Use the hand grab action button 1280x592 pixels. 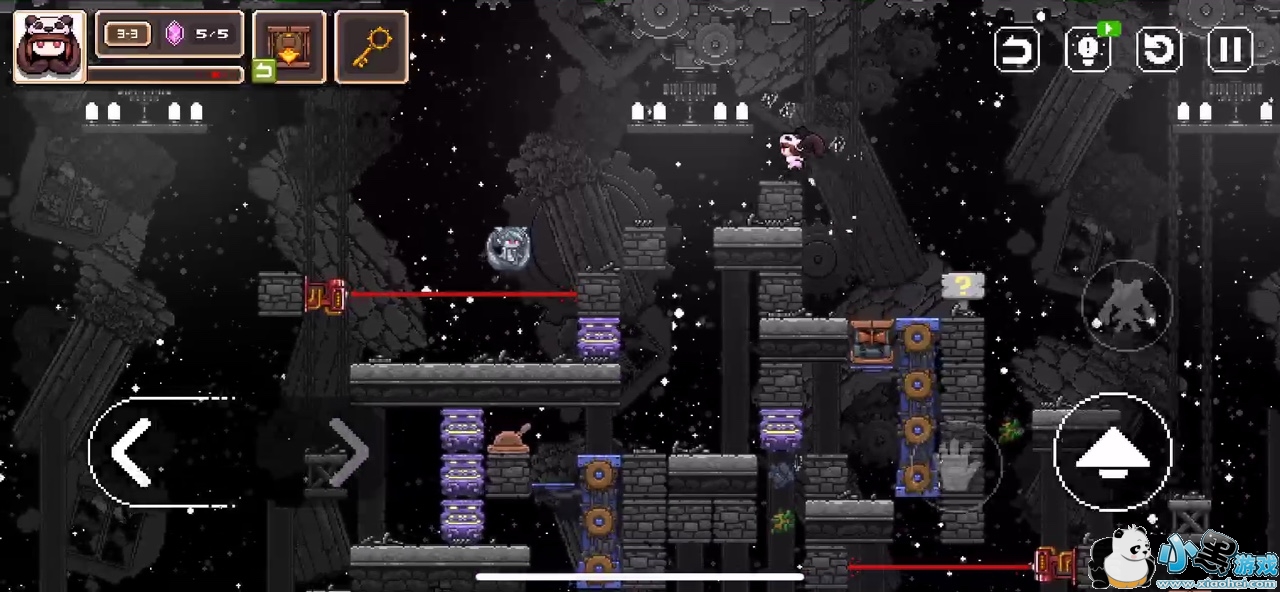tap(958, 464)
